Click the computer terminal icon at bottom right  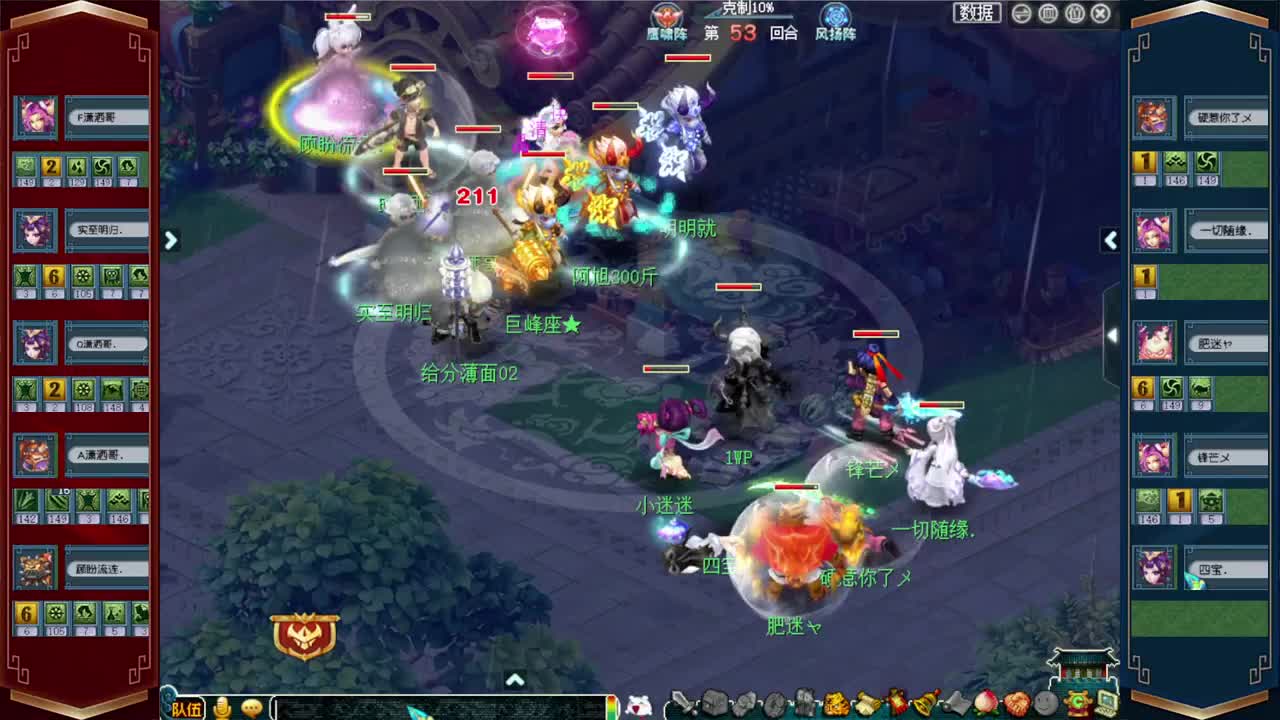tap(1106, 701)
